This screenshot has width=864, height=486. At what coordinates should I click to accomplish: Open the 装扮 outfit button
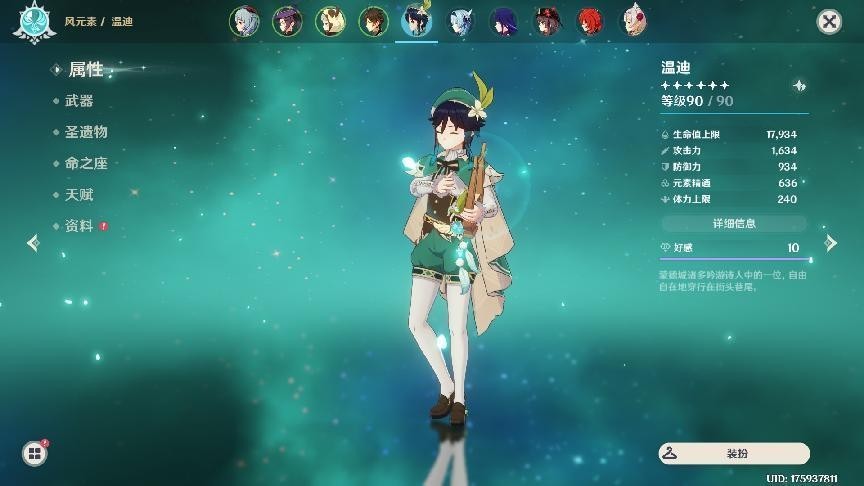(x=734, y=454)
